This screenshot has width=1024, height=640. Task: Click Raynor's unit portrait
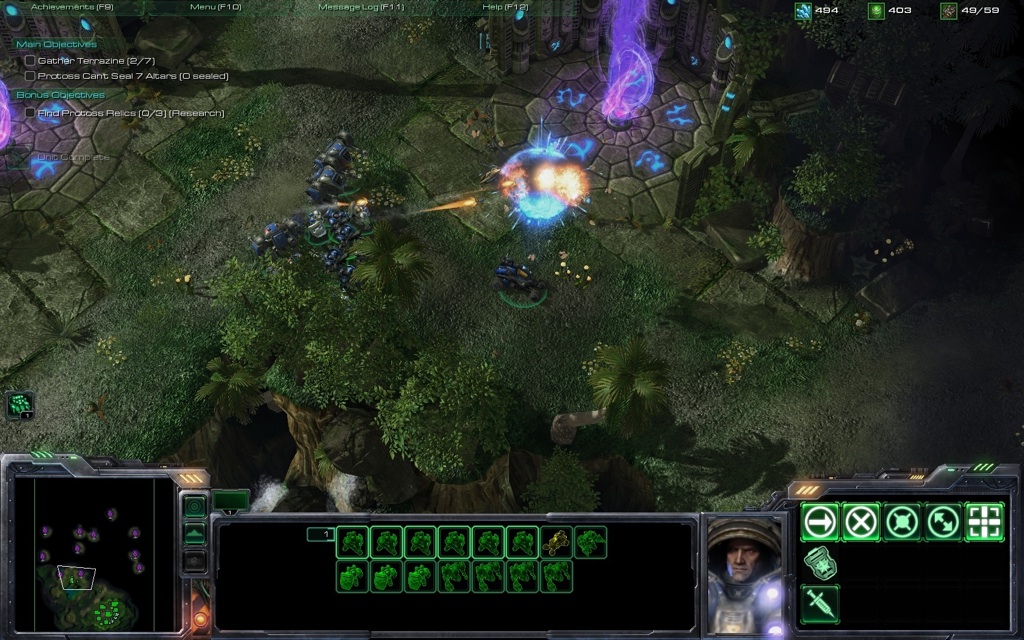(744, 568)
